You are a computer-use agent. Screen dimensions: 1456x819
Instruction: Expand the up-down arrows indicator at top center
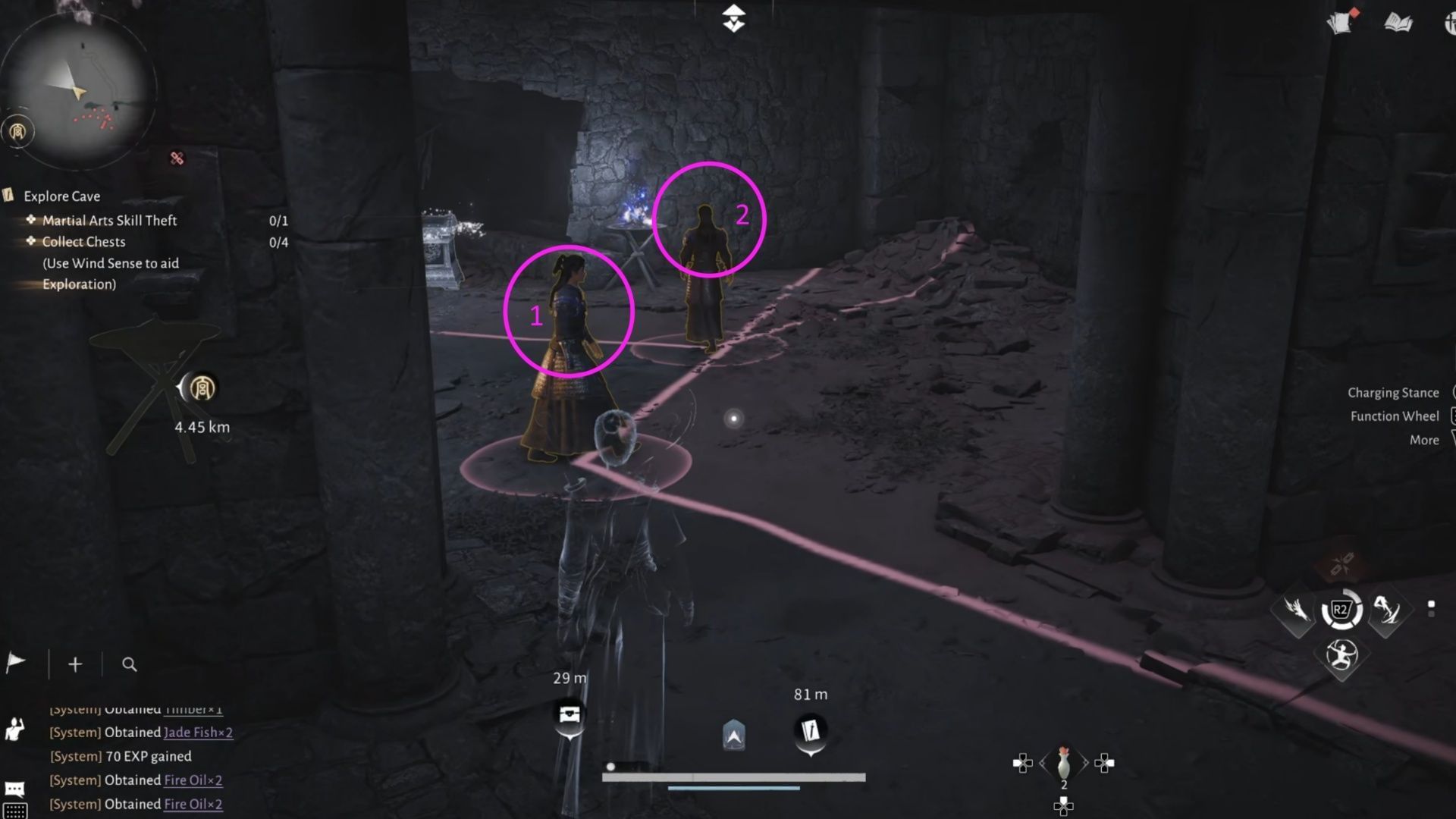coord(733,18)
